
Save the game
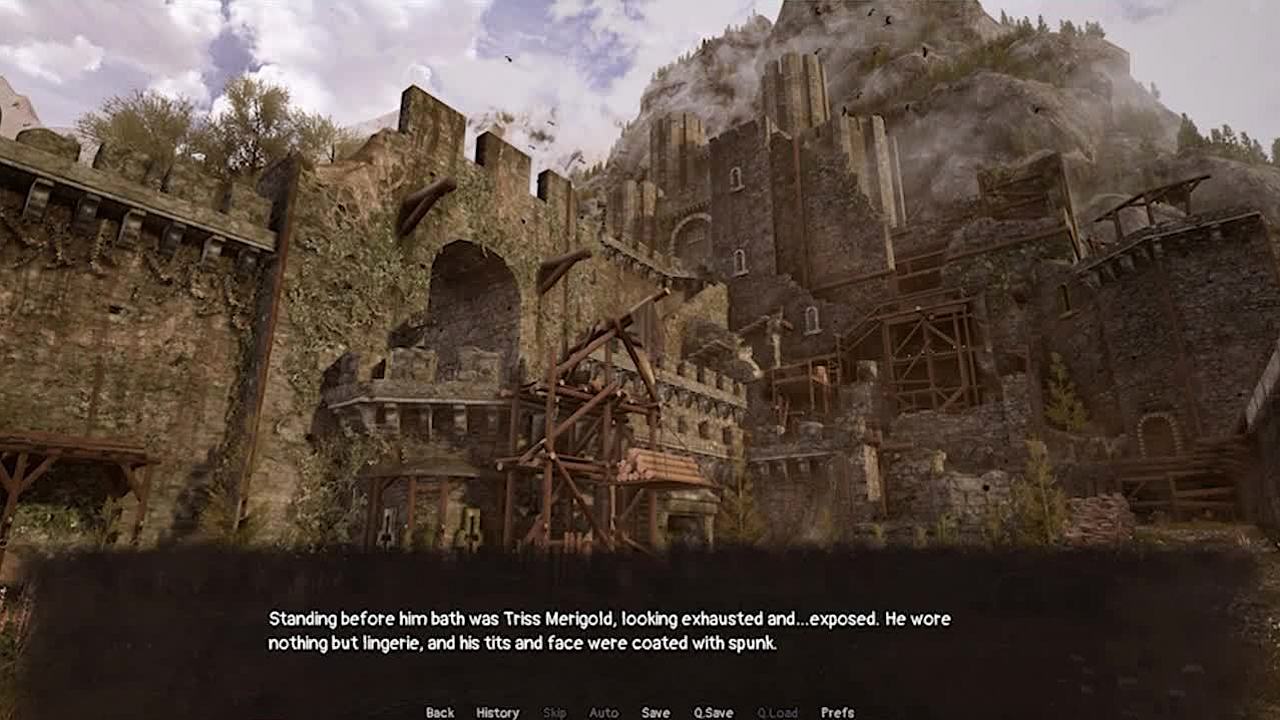tap(655, 712)
